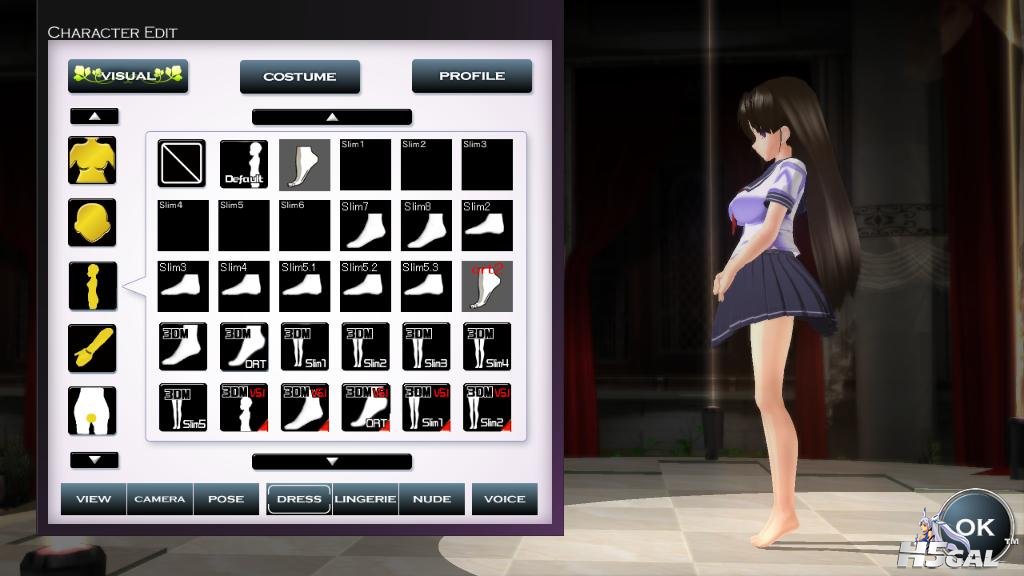1024x576 pixels.
Task: Confirm with the OK button
Action: [x=974, y=527]
